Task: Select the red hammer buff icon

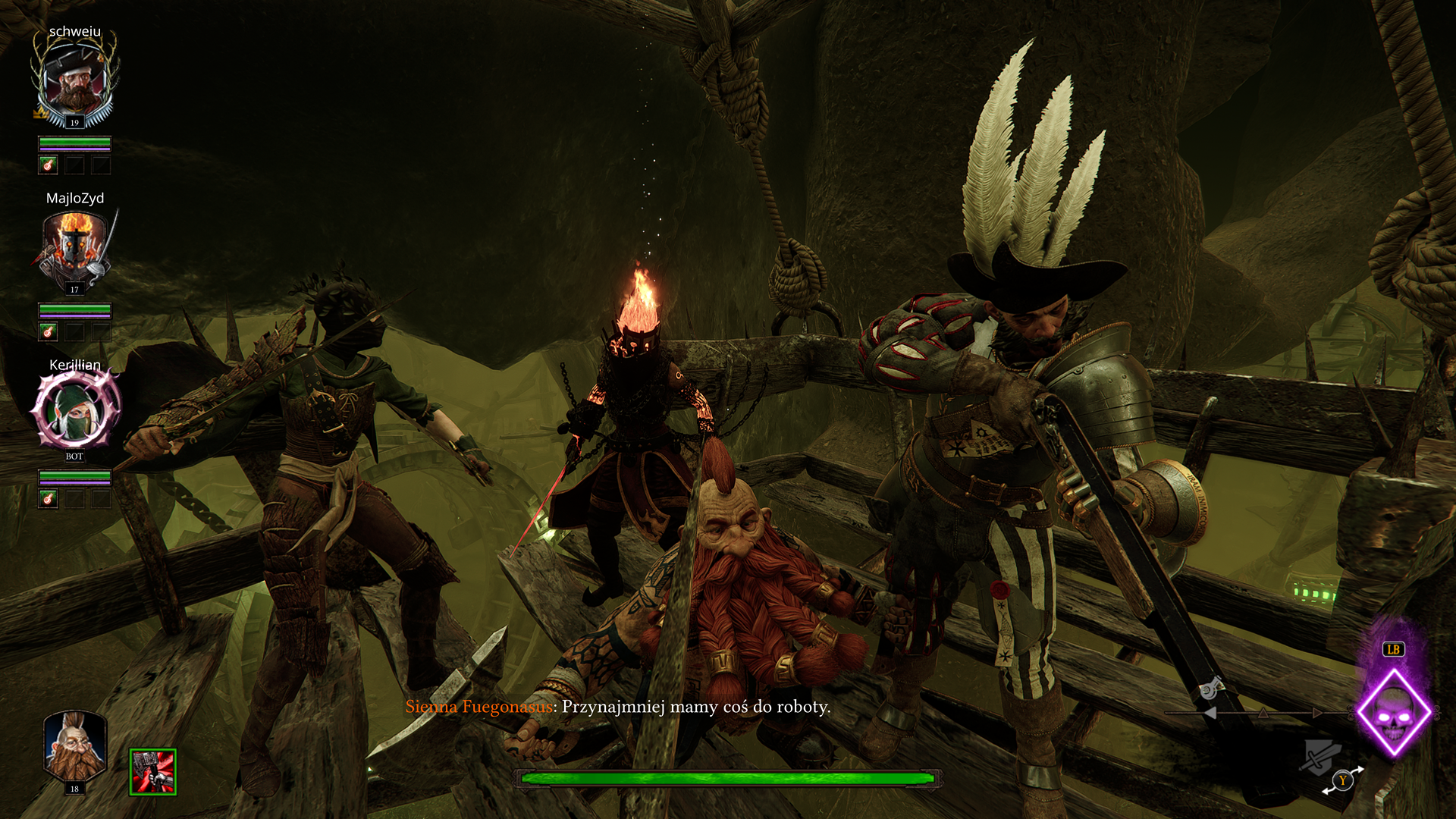Action: 153,772
